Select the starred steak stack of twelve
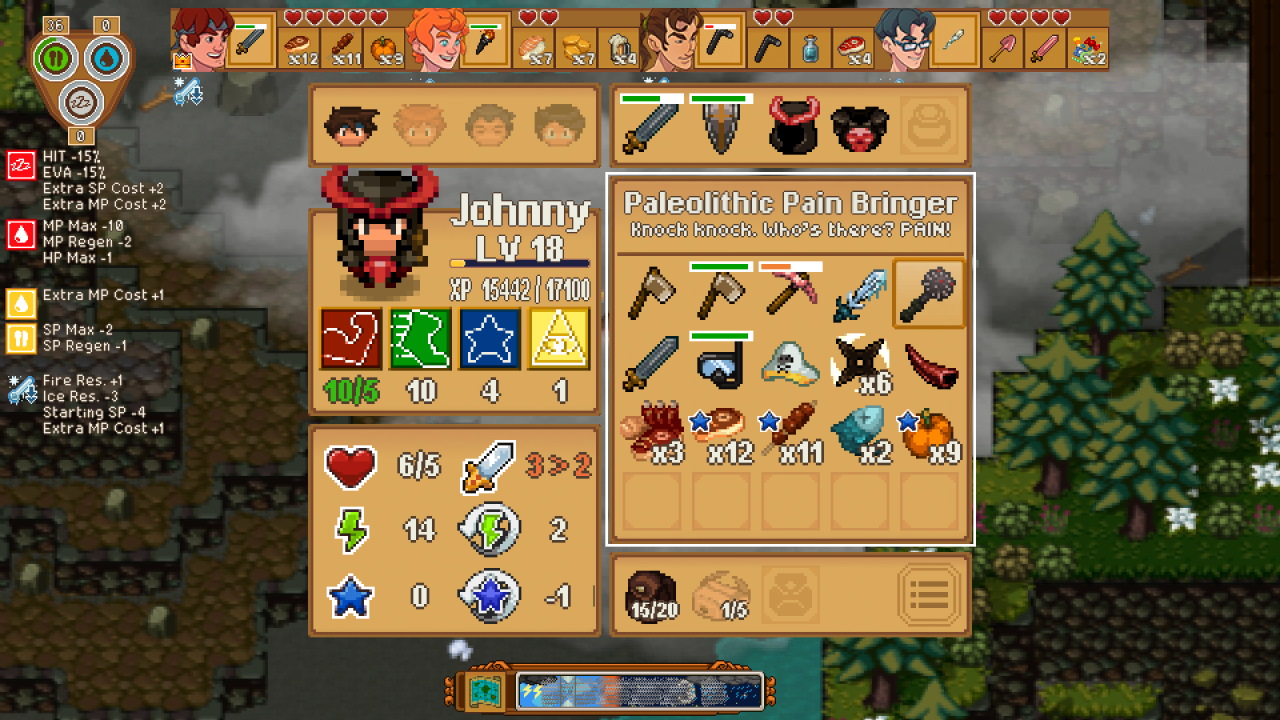1280x720 pixels. [x=720, y=430]
